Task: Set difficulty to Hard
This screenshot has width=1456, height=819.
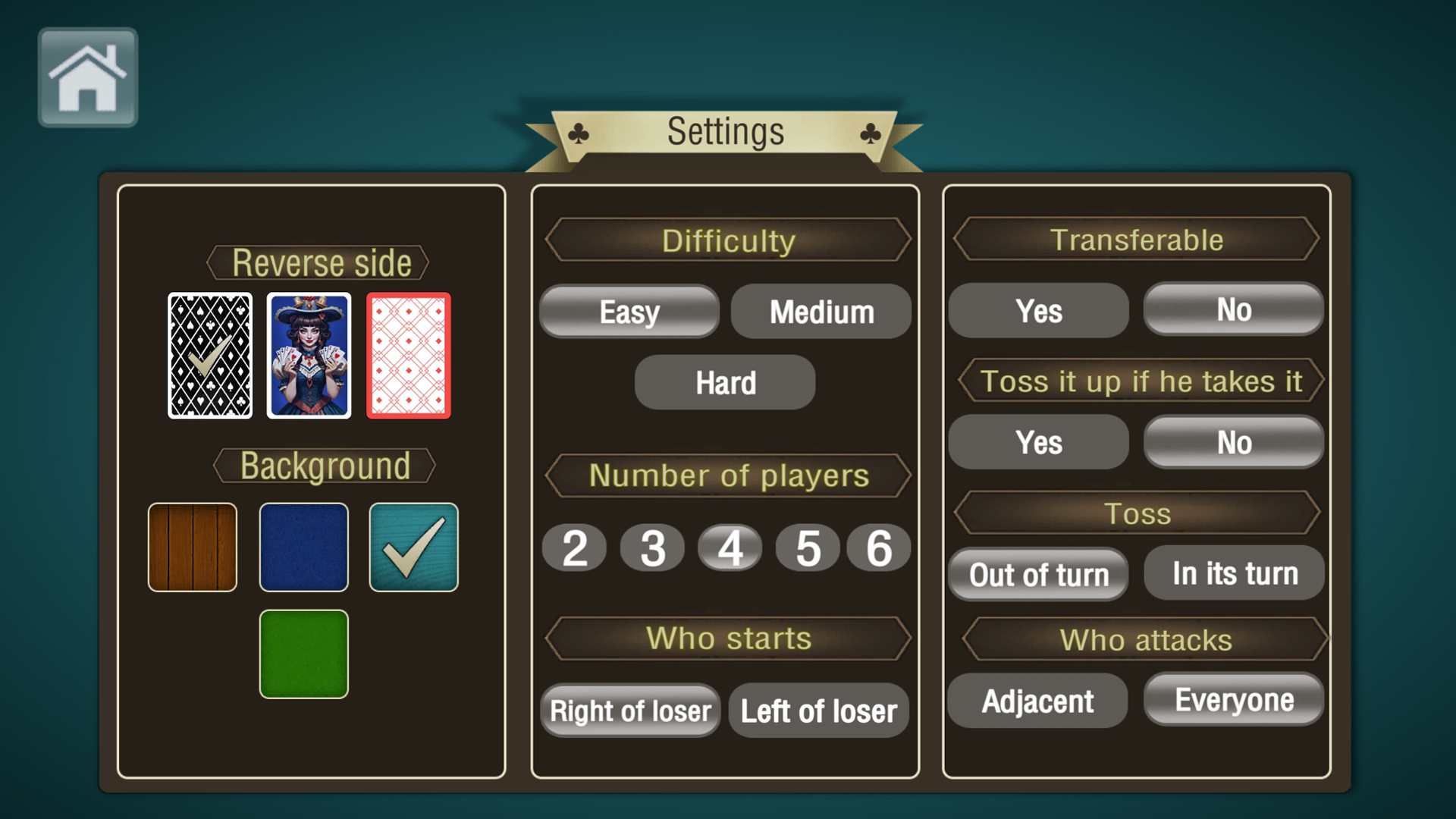Action: [x=723, y=382]
